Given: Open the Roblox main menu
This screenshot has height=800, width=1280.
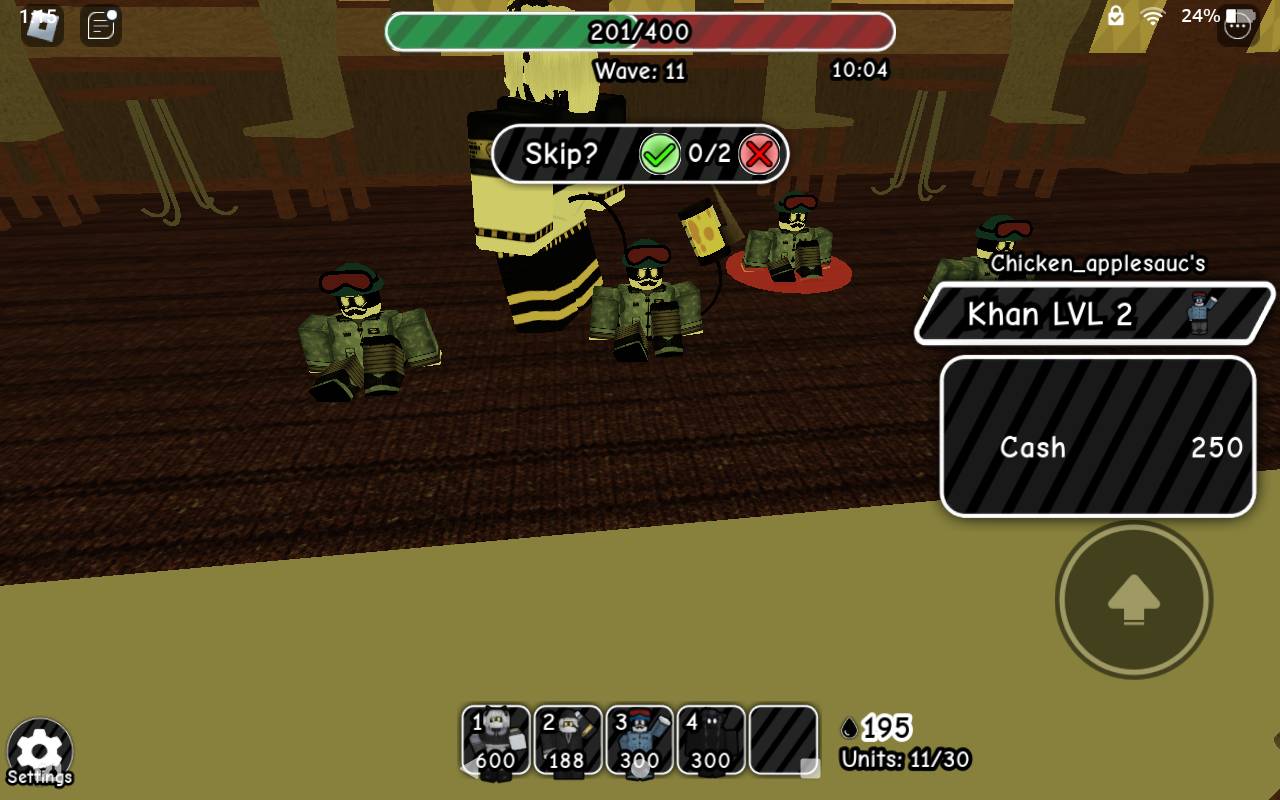Looking at the screenshot, I should tap(42, 25).
